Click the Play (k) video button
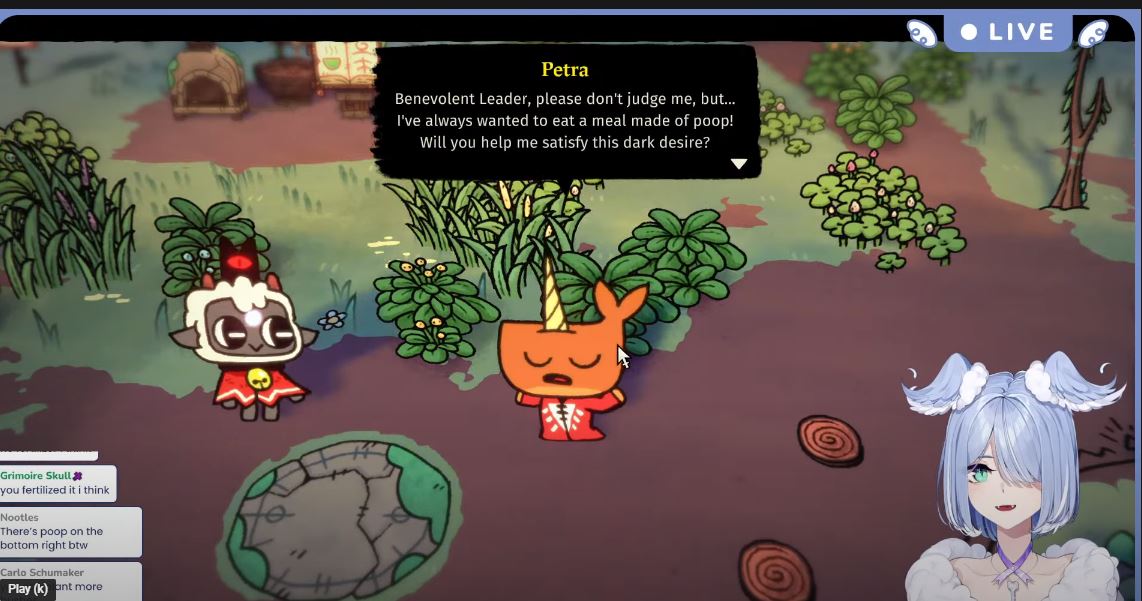This screenshot has width=1142, height=601. [27, 589]
